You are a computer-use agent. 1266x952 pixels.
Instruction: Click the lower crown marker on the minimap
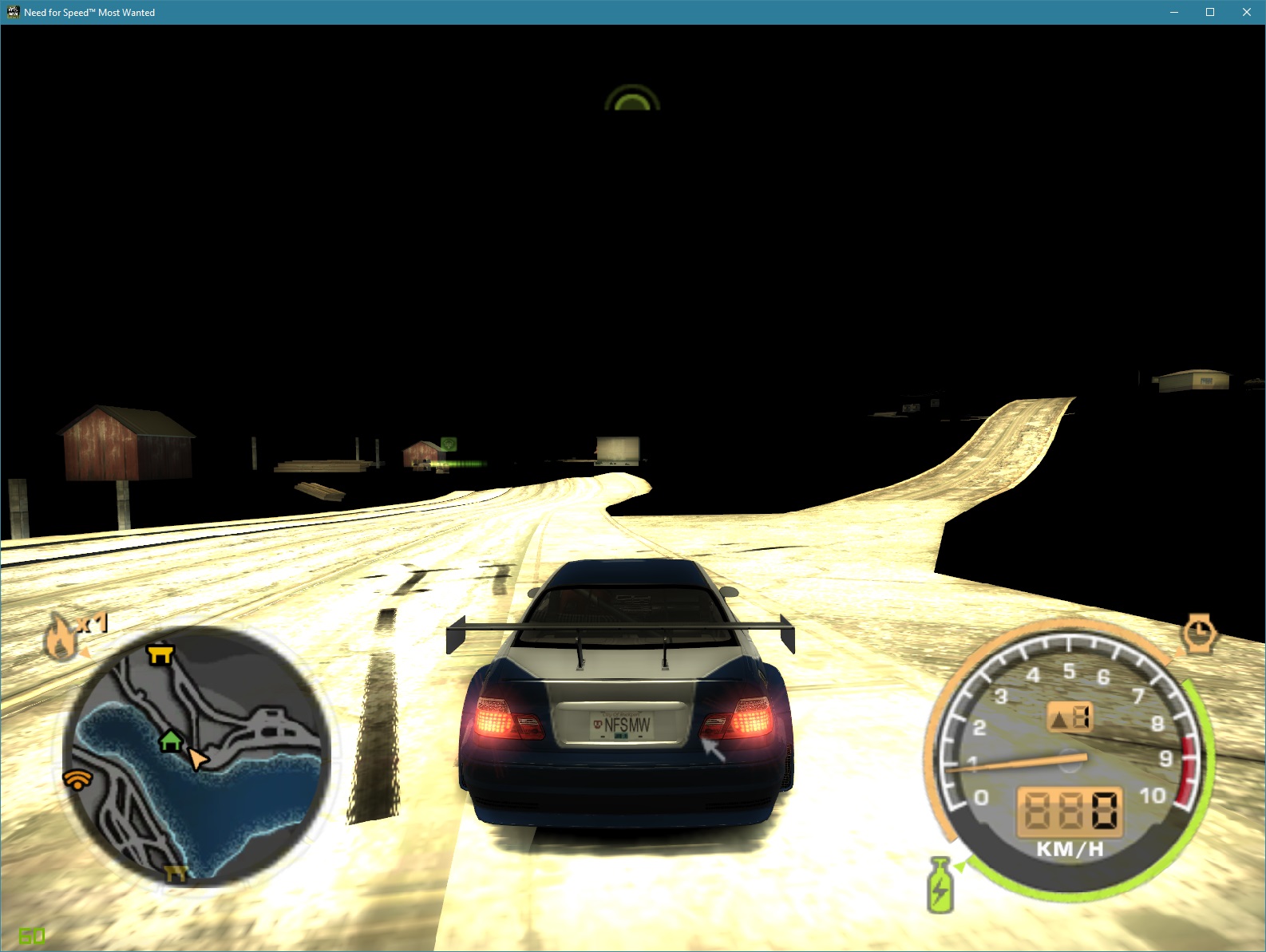174,874
